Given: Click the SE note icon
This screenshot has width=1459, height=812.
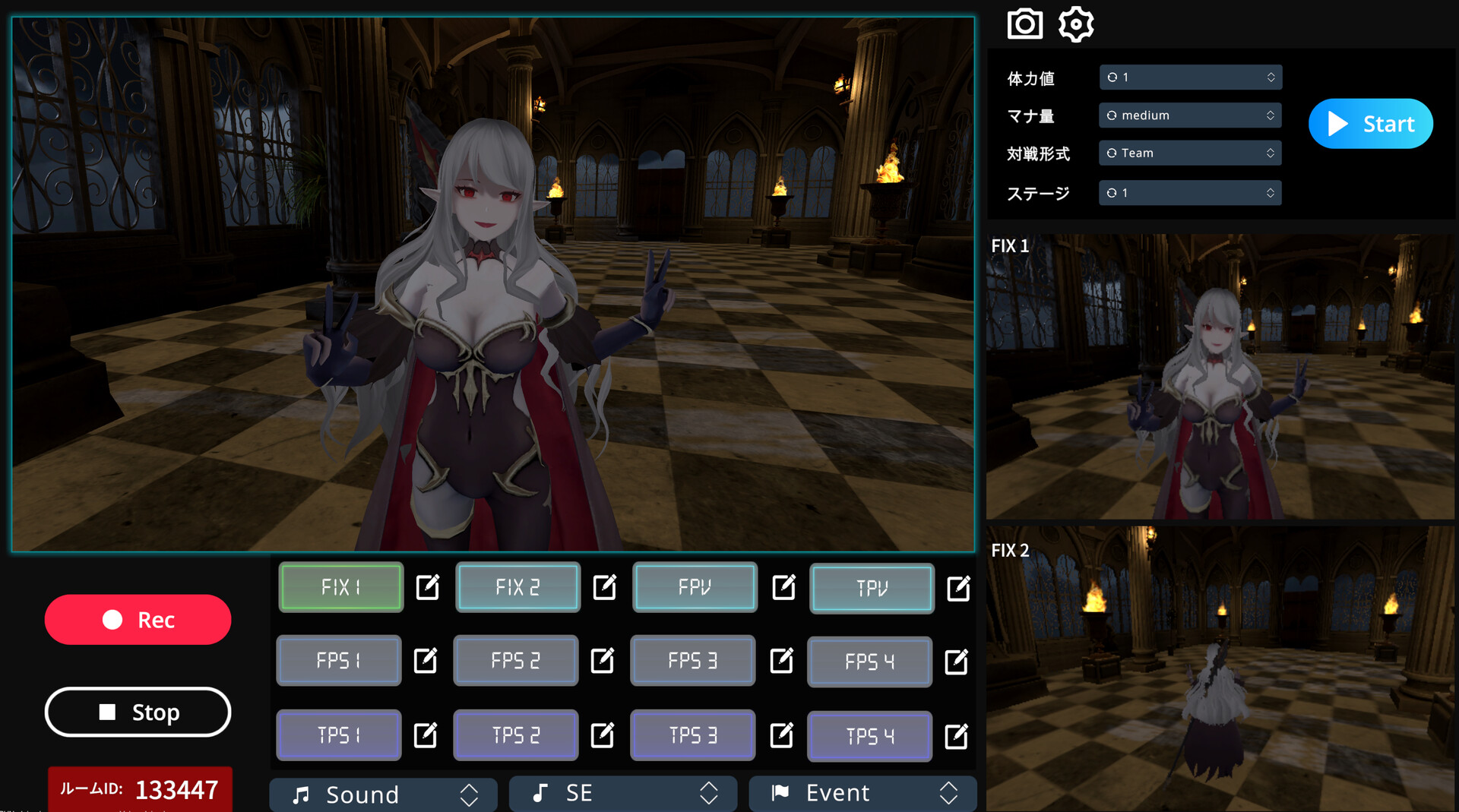Looking at the screenshot, I should tap(540, 794).
